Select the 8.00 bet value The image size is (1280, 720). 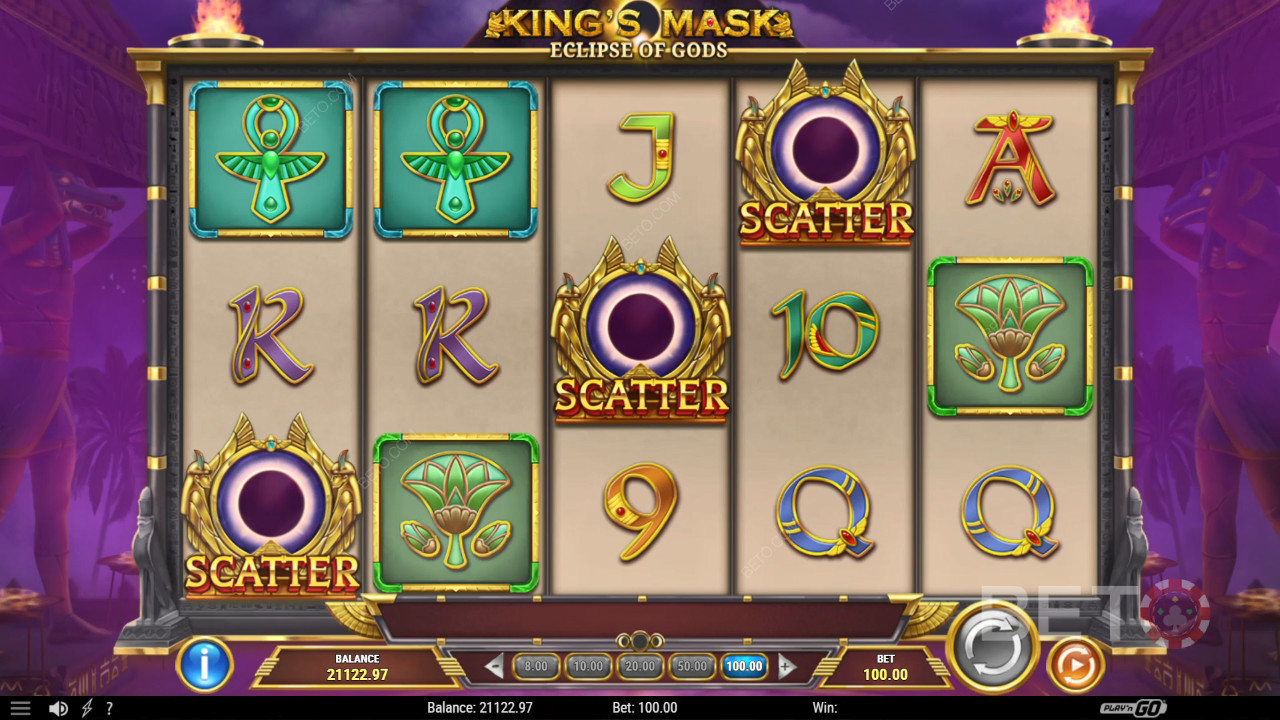pyautogui.click(x=536, y=666)
